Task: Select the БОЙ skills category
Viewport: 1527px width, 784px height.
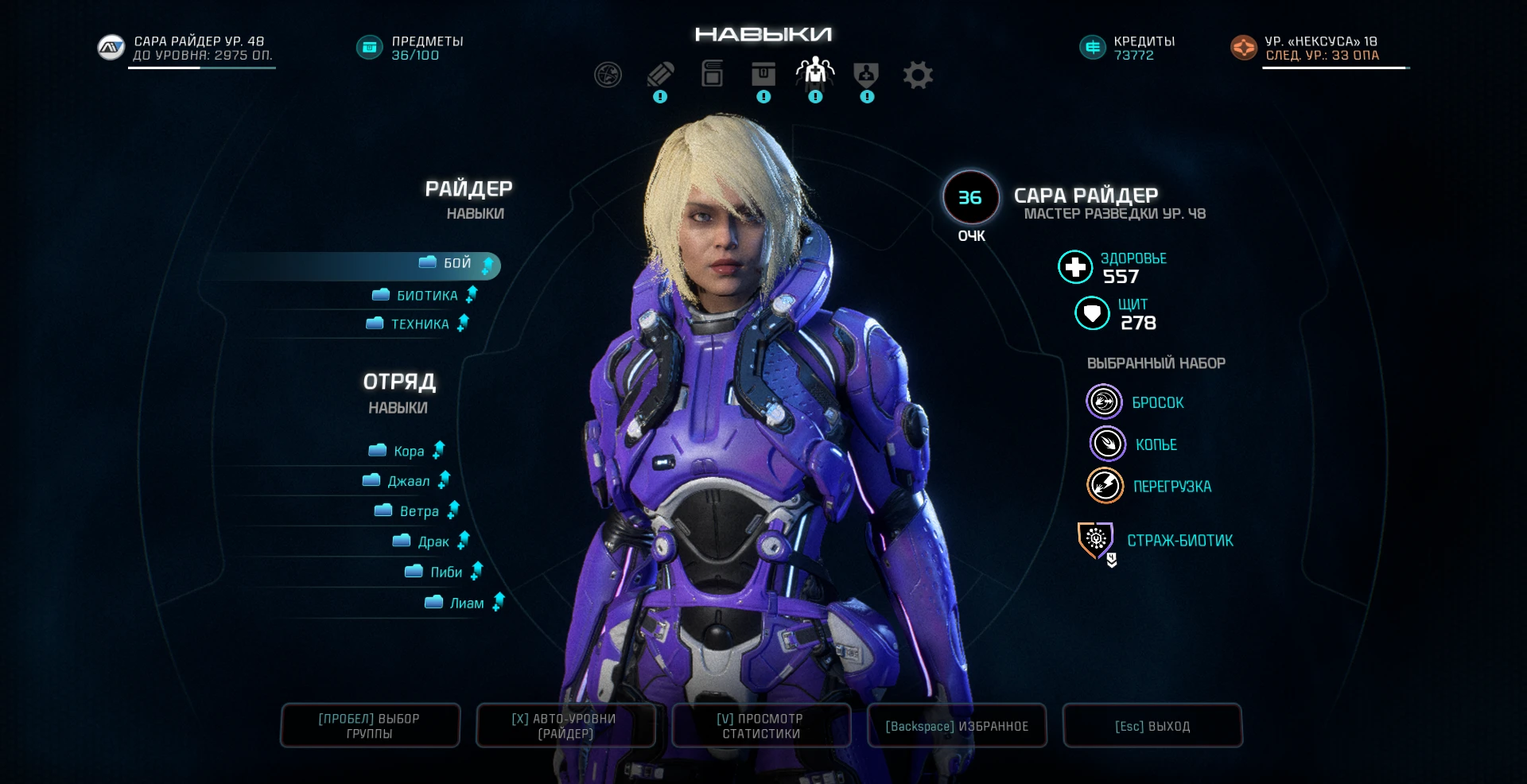Action: pos(457,262)
